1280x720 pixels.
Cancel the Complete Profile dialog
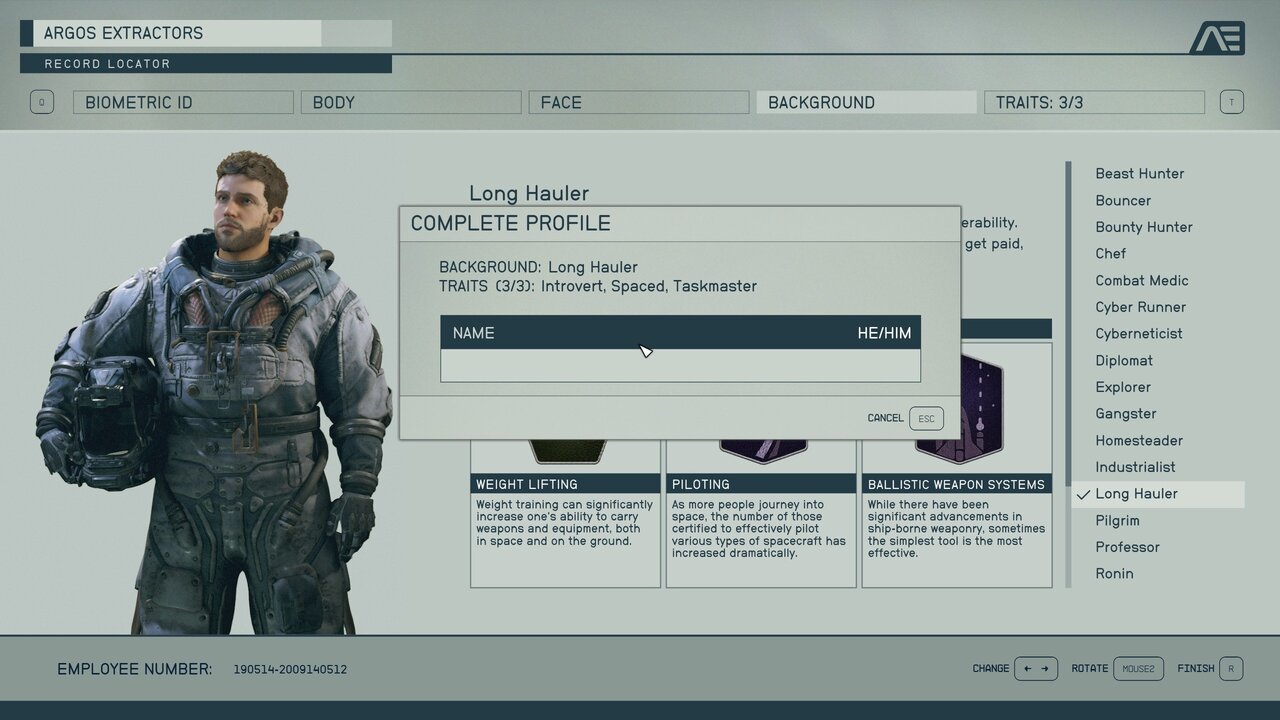tap(905, 418)
